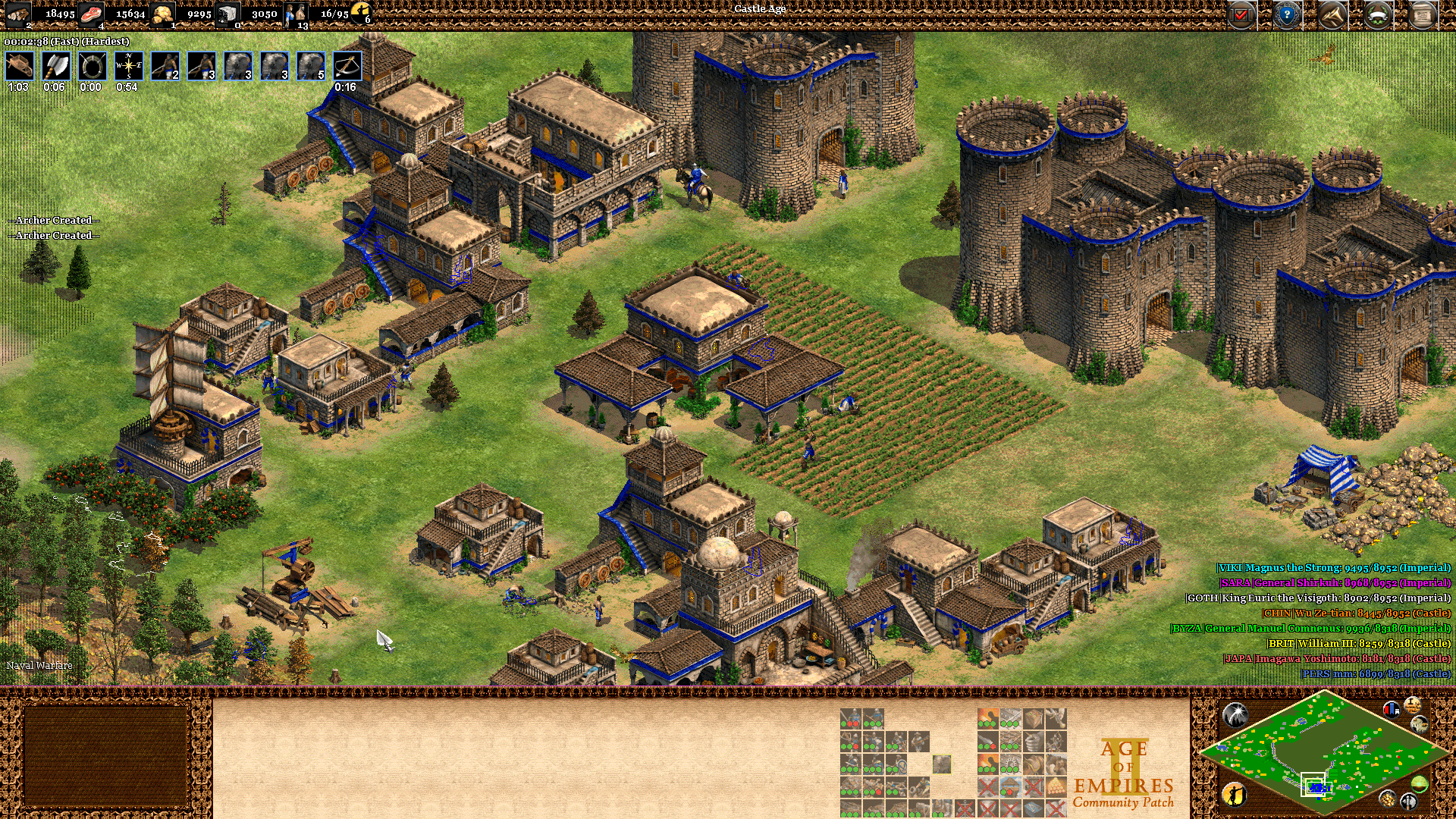1456x819 pixels.
Task: Click the wood resource log icon
Action: pyautogui.click(x=18, y=13)
